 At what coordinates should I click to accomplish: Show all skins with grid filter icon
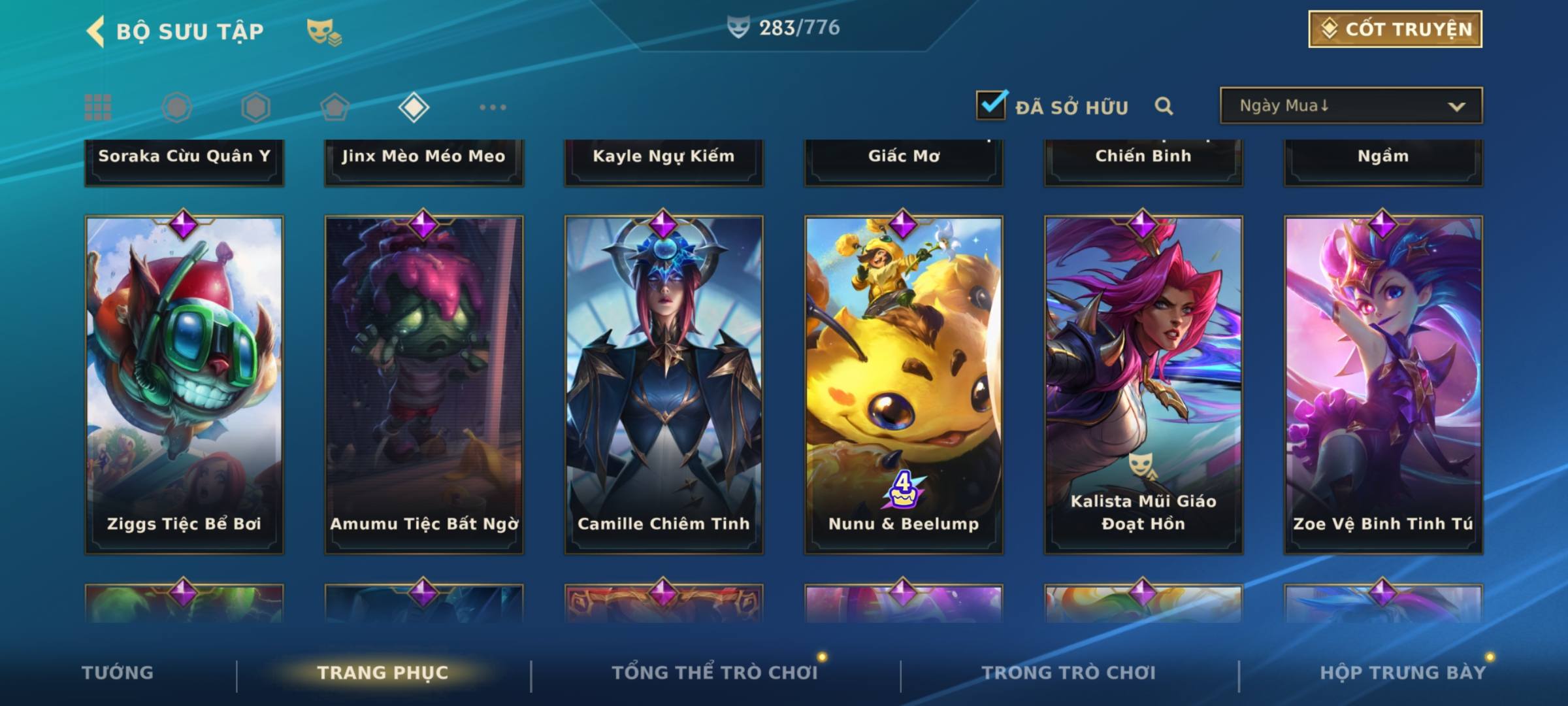[x=98, y=107]
